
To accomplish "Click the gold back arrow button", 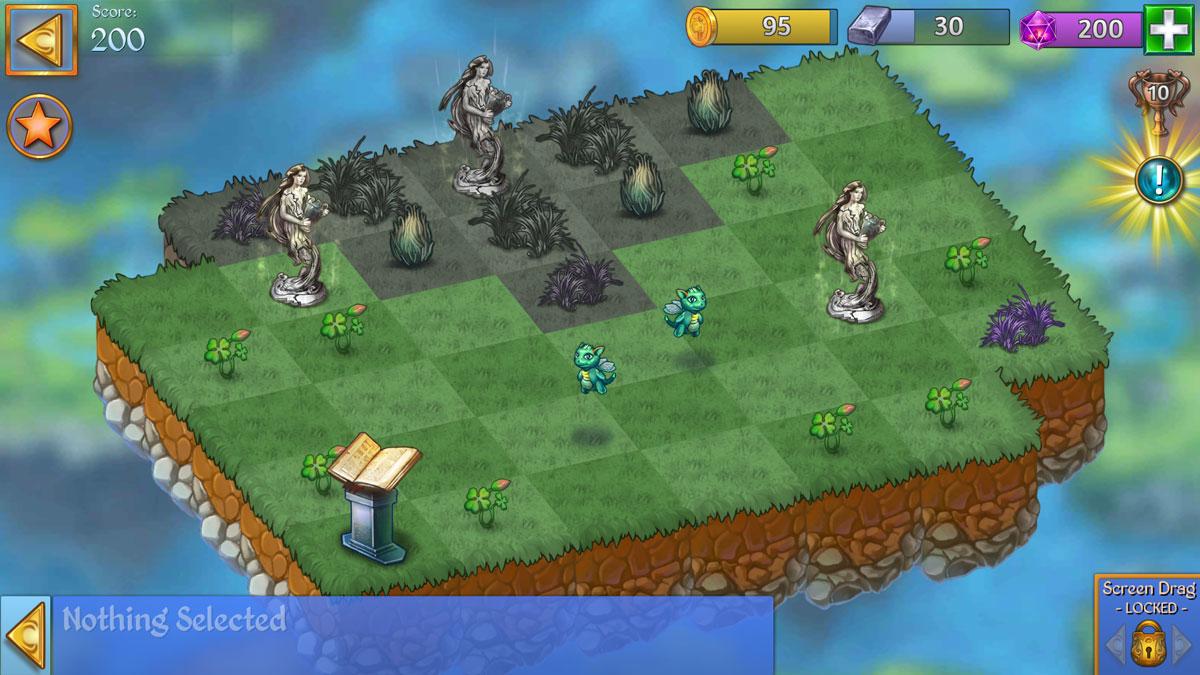I will (41, 40).
